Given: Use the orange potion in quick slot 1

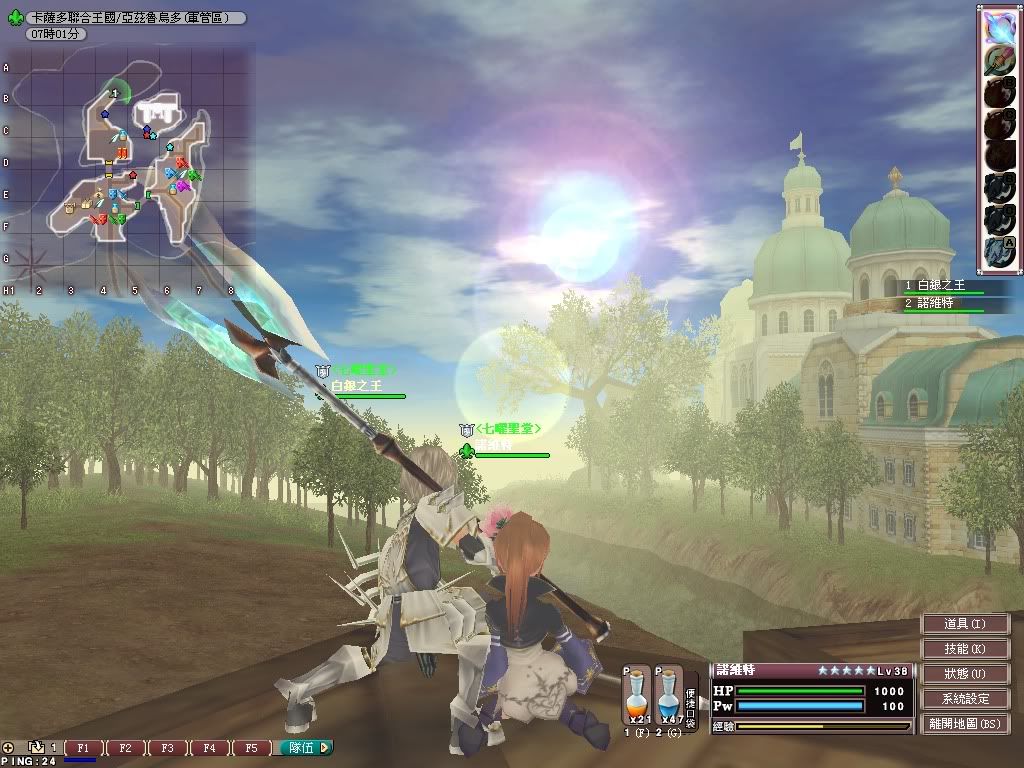Looking at the screenshot, I should [x=637, y=696].
